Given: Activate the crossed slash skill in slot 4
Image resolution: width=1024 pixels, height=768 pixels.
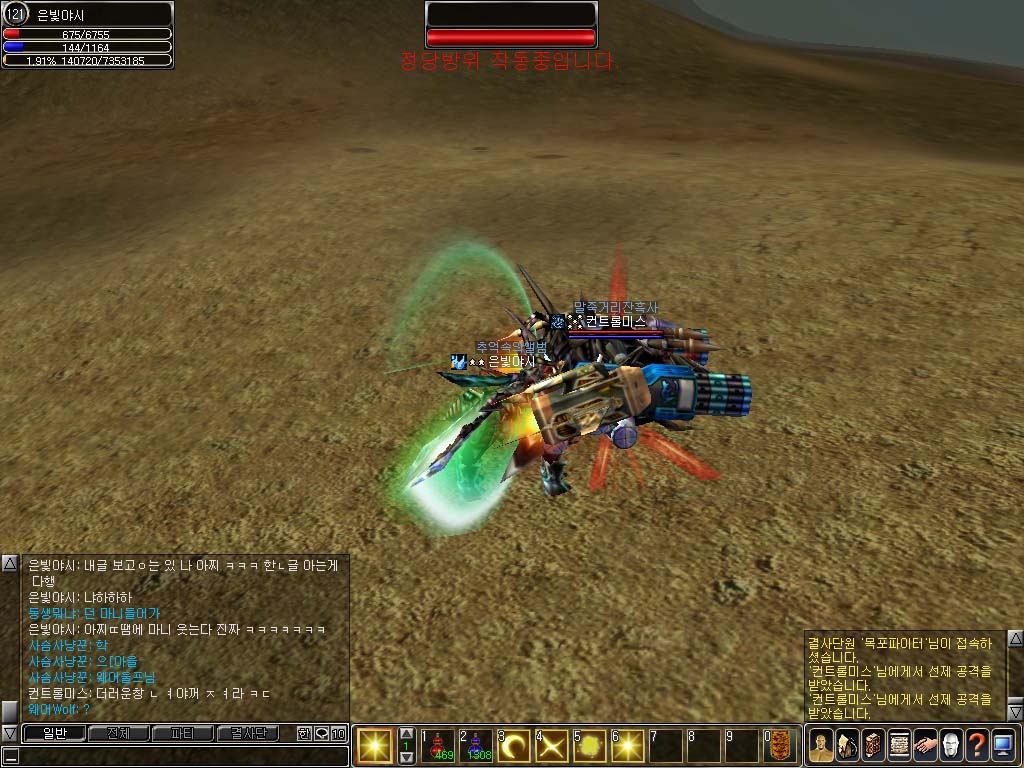Looking at the screenshot, I should tap(552, 745).
